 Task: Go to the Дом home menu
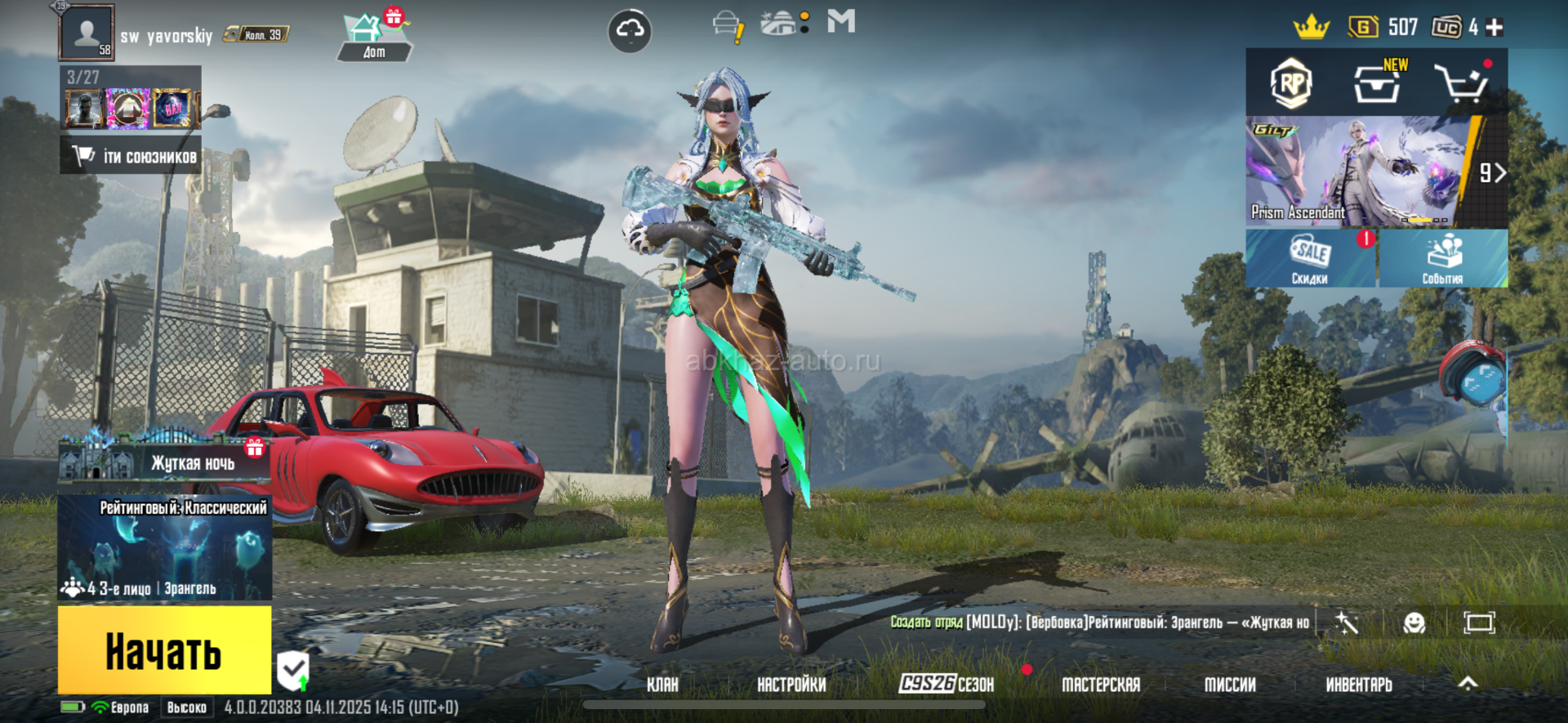374,38
